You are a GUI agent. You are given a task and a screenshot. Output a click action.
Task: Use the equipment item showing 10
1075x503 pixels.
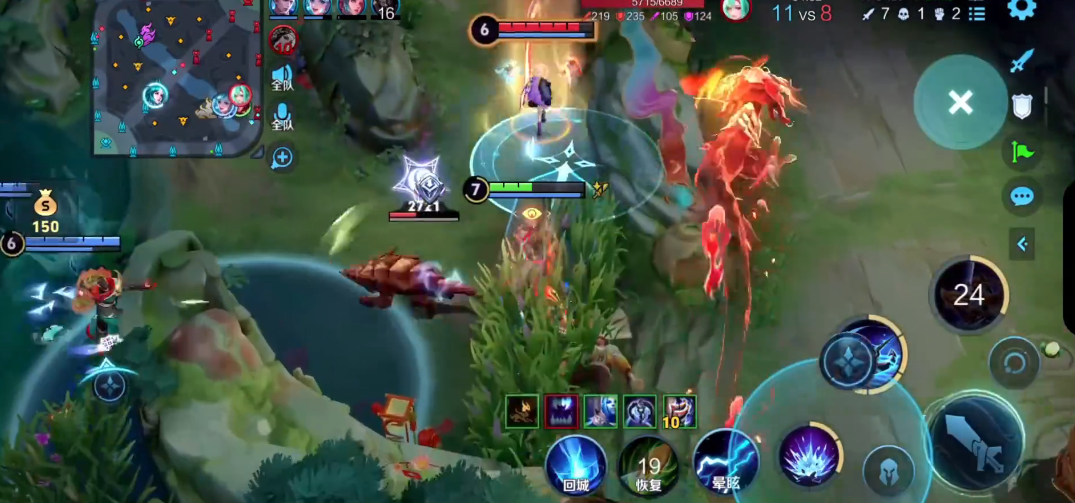(x=680, y=410)
